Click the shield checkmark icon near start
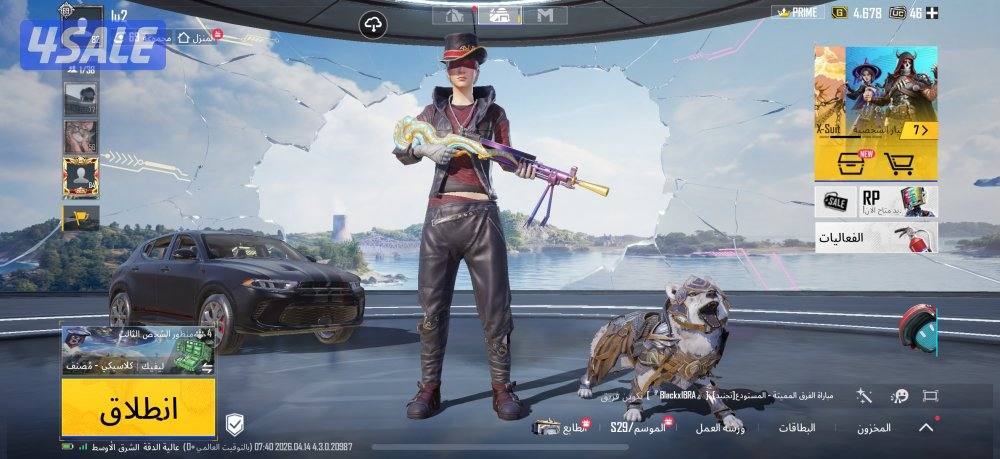The width and height of the screenshot is (1000, 459). coord(234,421)
